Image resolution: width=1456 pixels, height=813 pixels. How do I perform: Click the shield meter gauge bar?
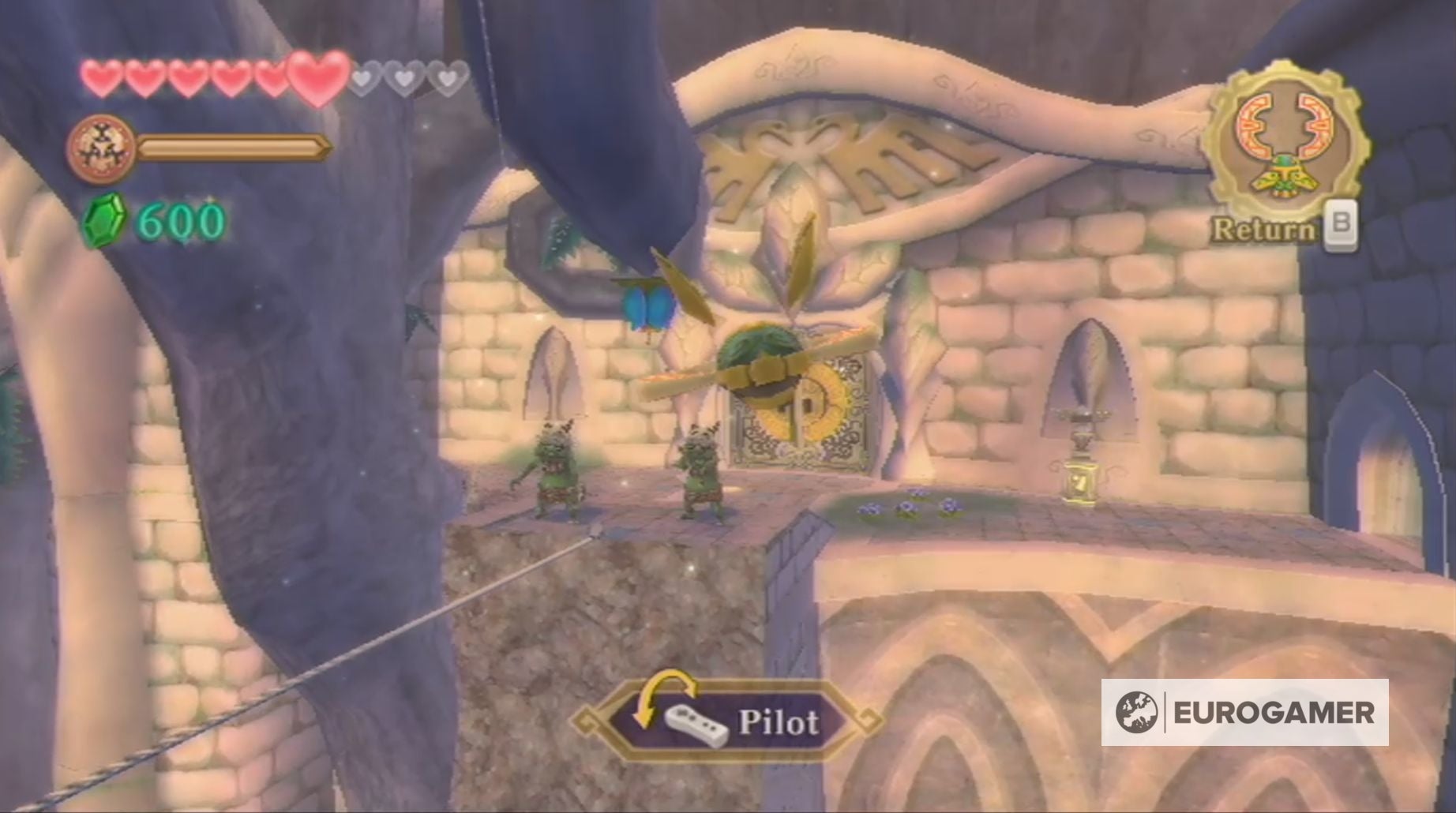tap(231, 147)
